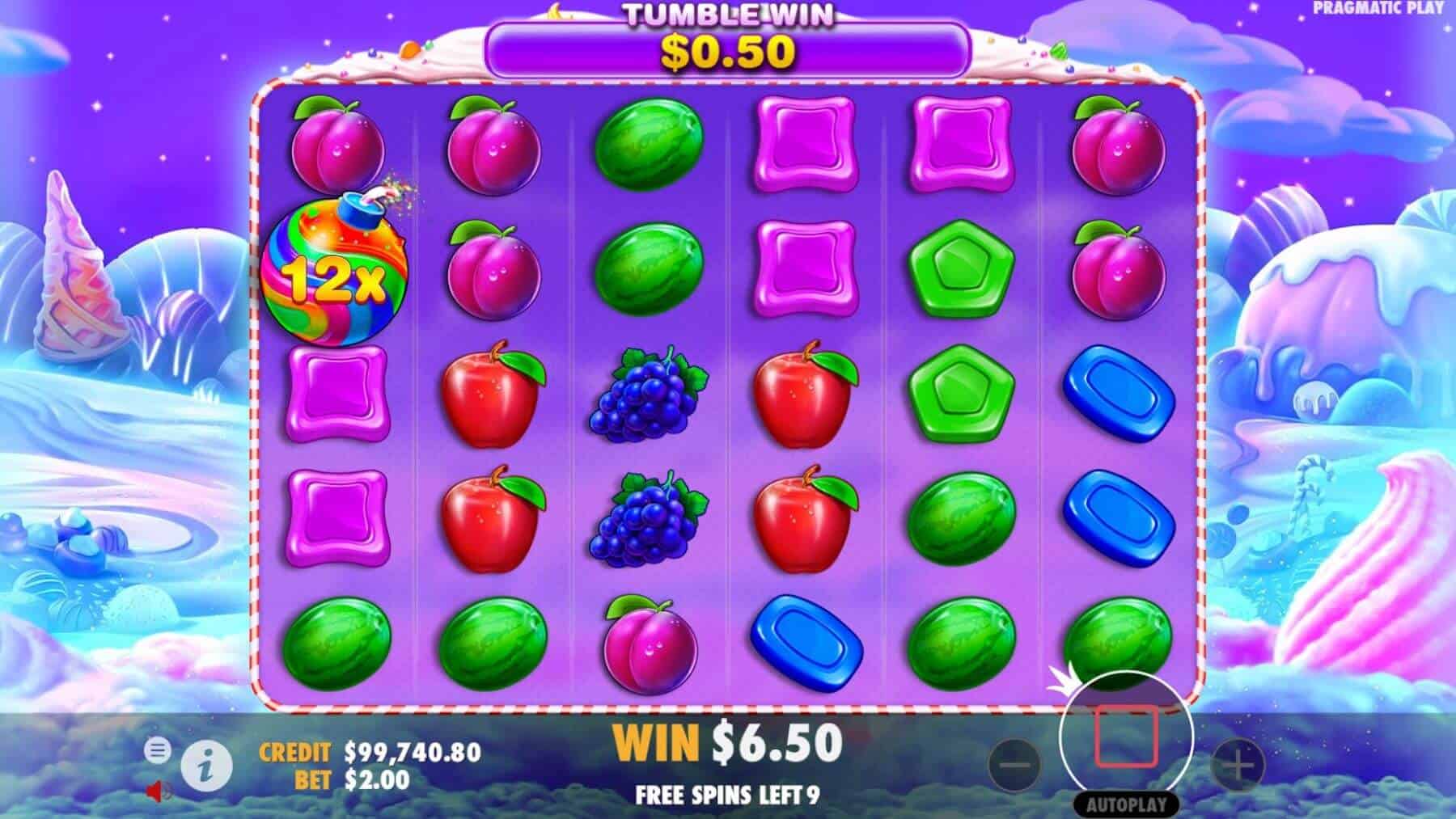Select a green pentagon candy symbol
Image resolution: width=1456 pixels, height=819 pixels.
click(963, 267)
